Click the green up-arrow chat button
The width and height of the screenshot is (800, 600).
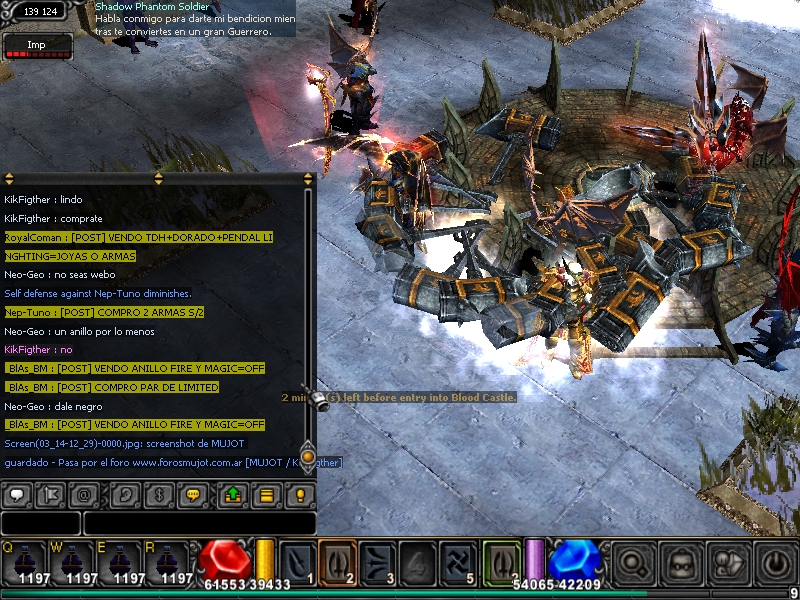pyautogui.click(x=233, y=494)
